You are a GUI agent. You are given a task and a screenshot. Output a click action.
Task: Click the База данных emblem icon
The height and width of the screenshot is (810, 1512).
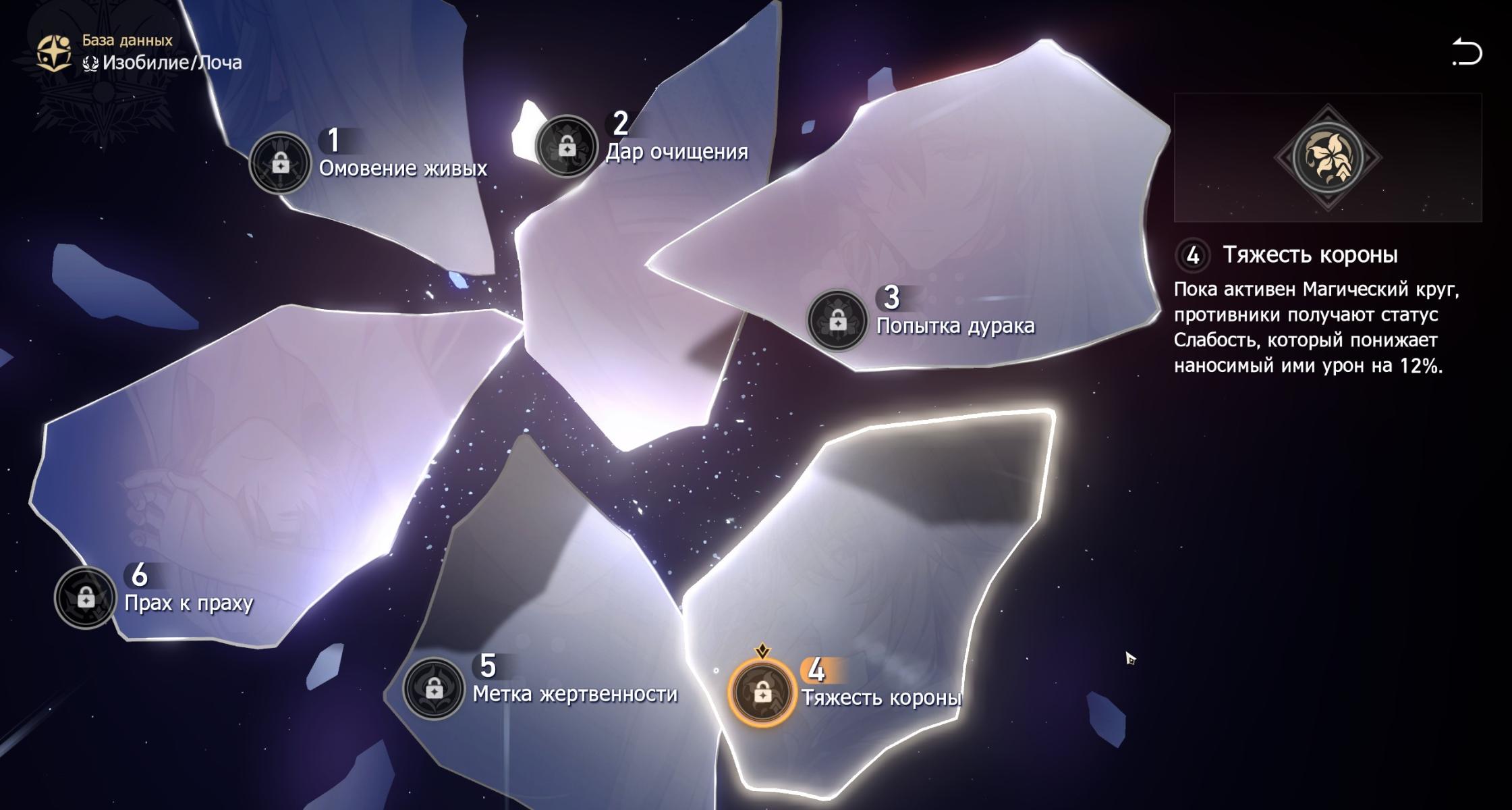pyautogui.click(x=54, y=53)
